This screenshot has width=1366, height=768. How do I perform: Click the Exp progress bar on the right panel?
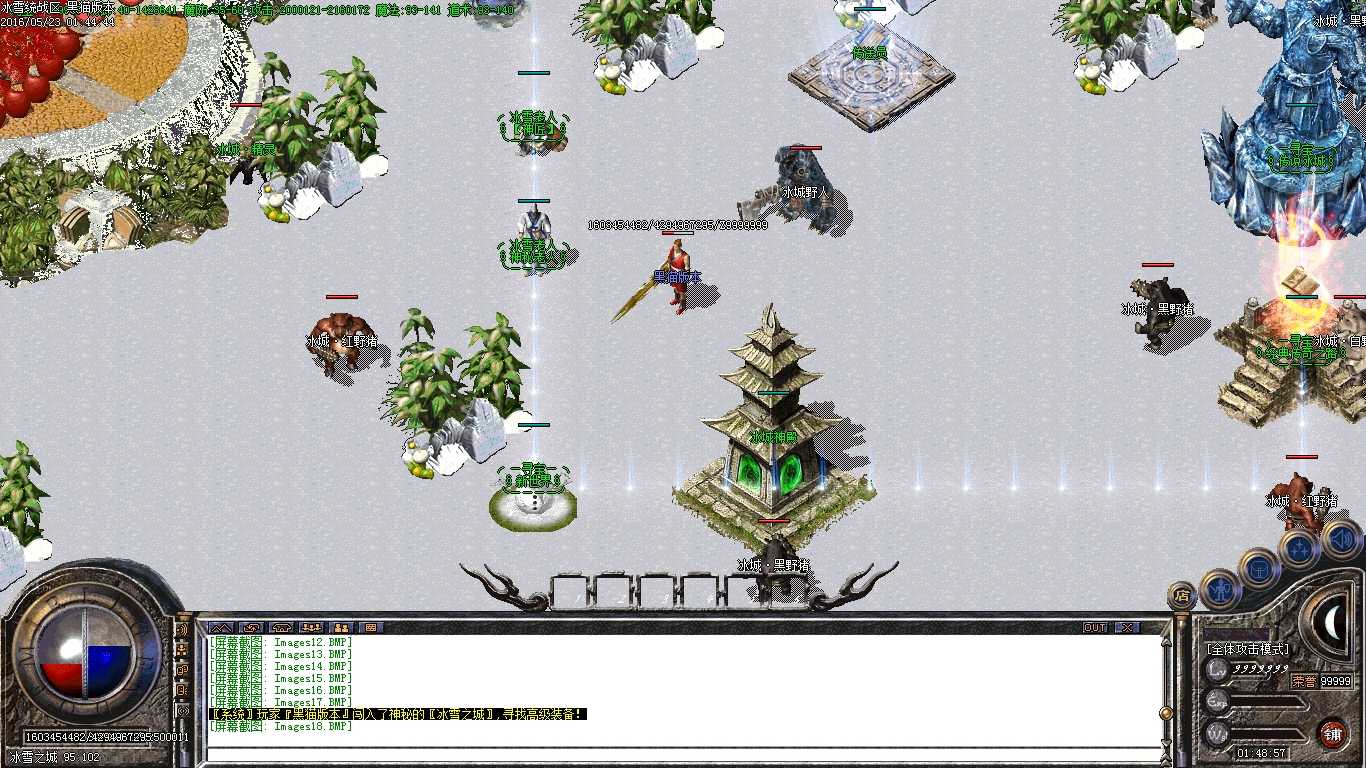1268,702
